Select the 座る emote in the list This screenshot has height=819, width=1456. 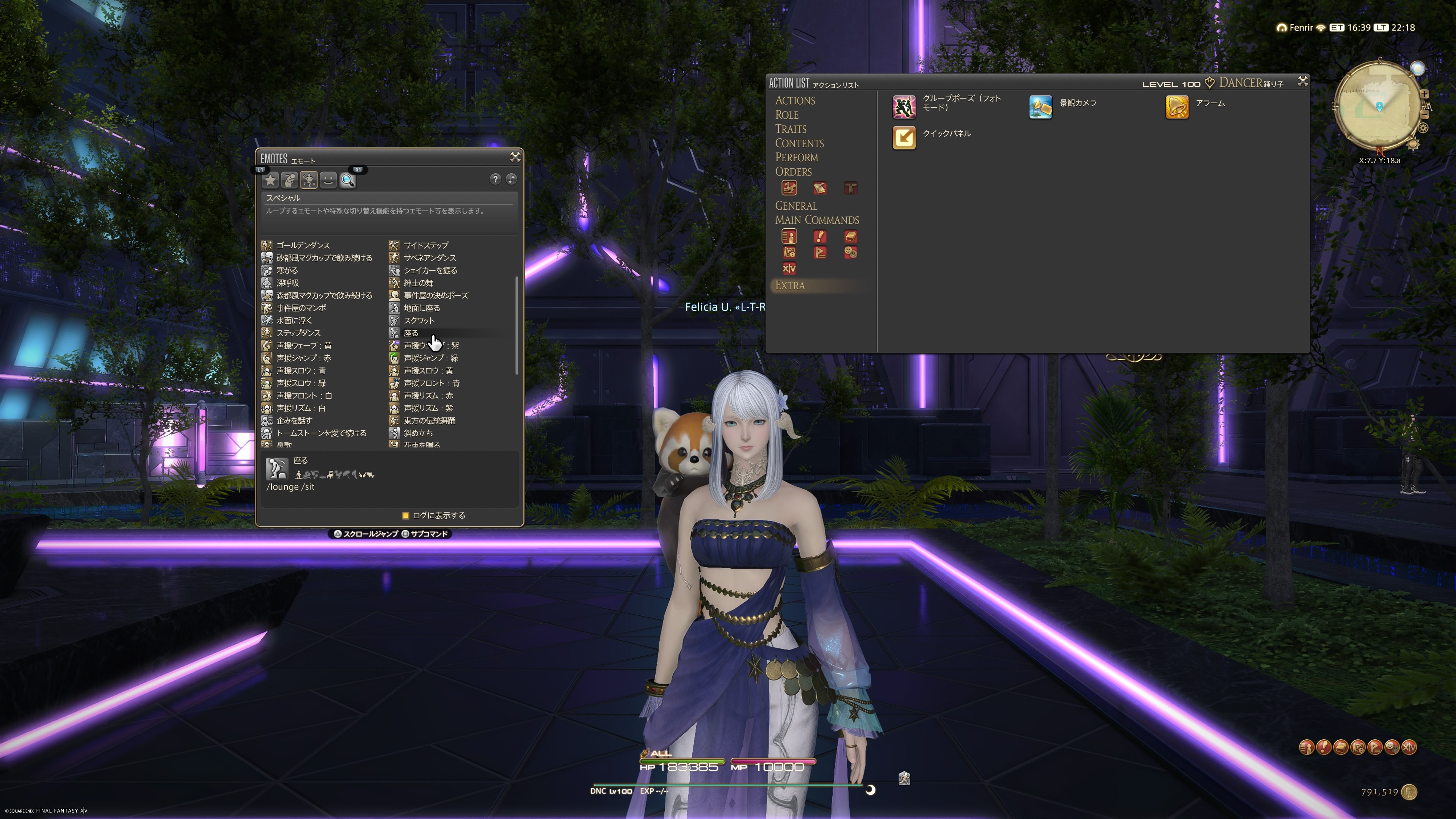[x=410, y=333]
